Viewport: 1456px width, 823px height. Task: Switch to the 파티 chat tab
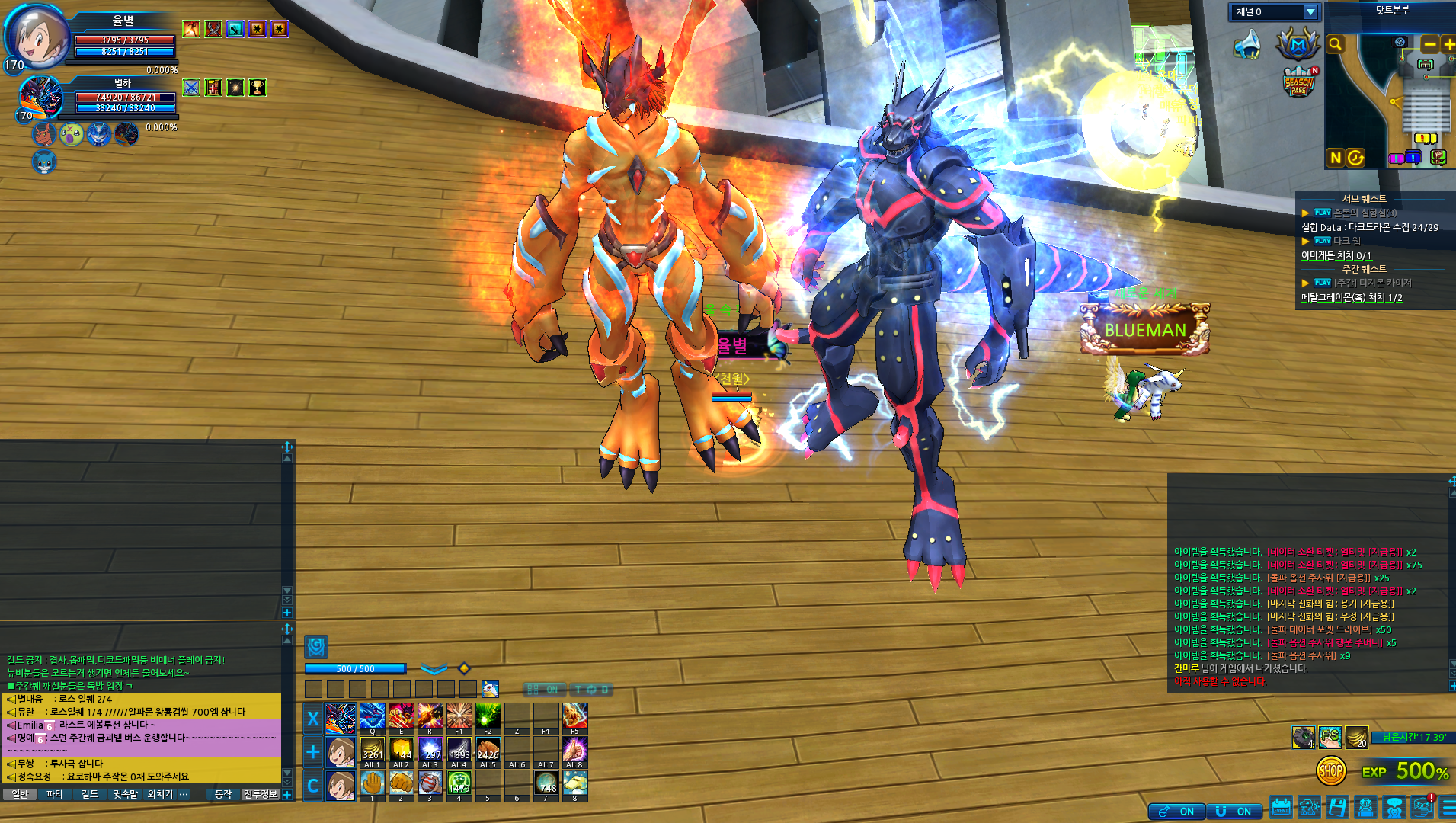pyautogui.click(x=54, y=794)
